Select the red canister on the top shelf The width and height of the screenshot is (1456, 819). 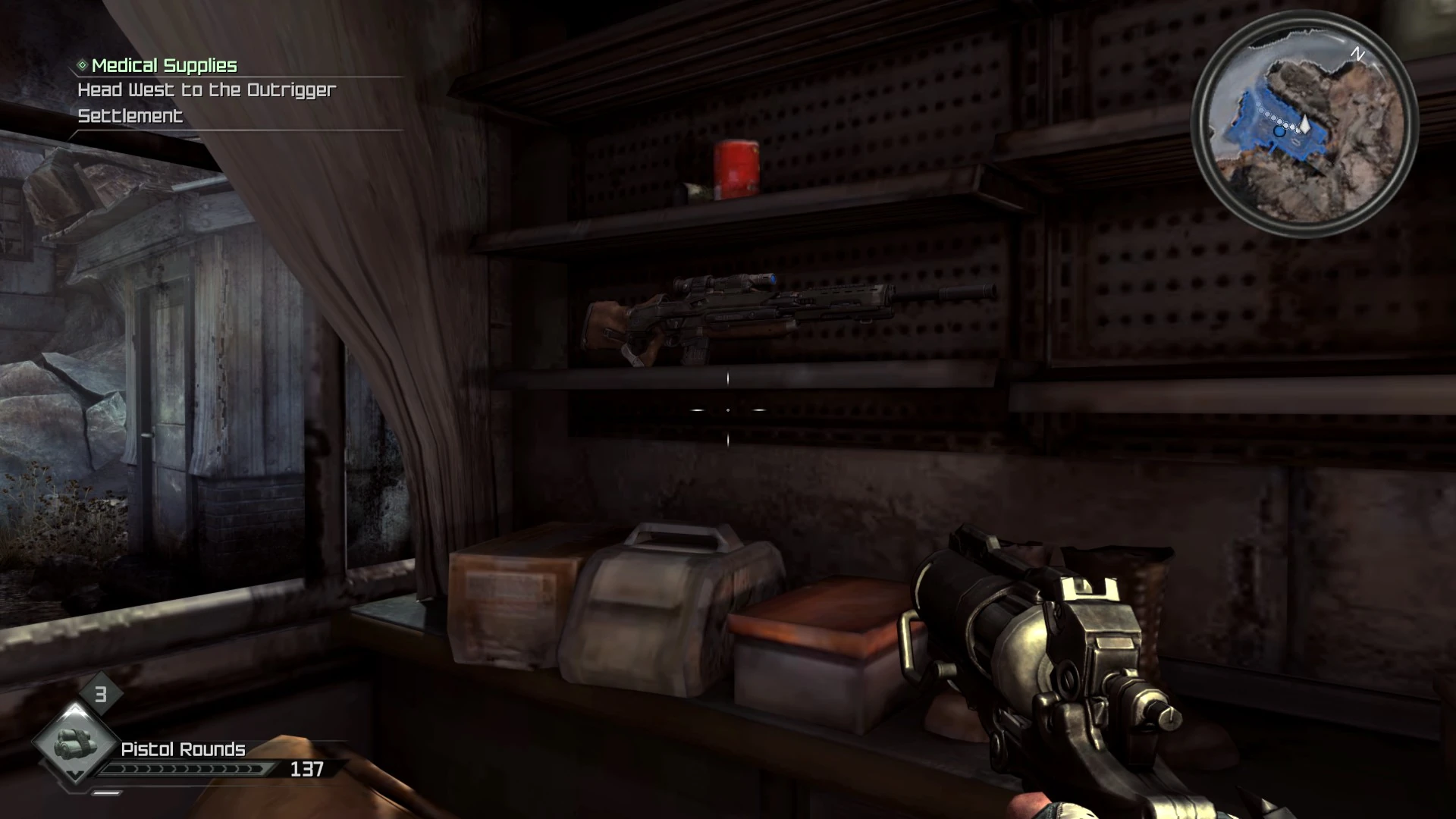tap(736, 168)
